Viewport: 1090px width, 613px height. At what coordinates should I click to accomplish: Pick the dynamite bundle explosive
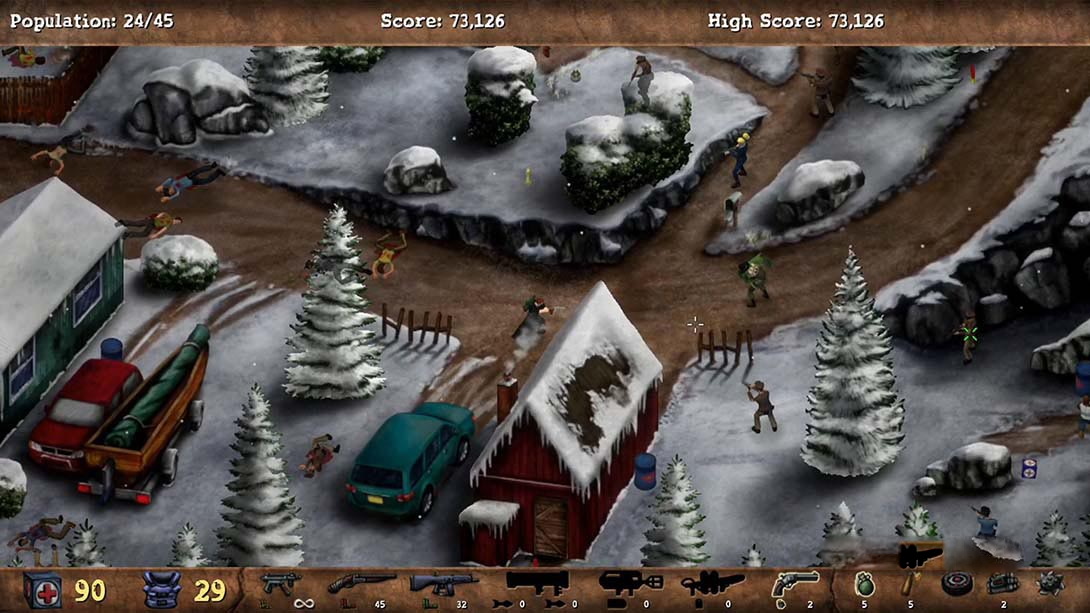(x=1003, y=583)
